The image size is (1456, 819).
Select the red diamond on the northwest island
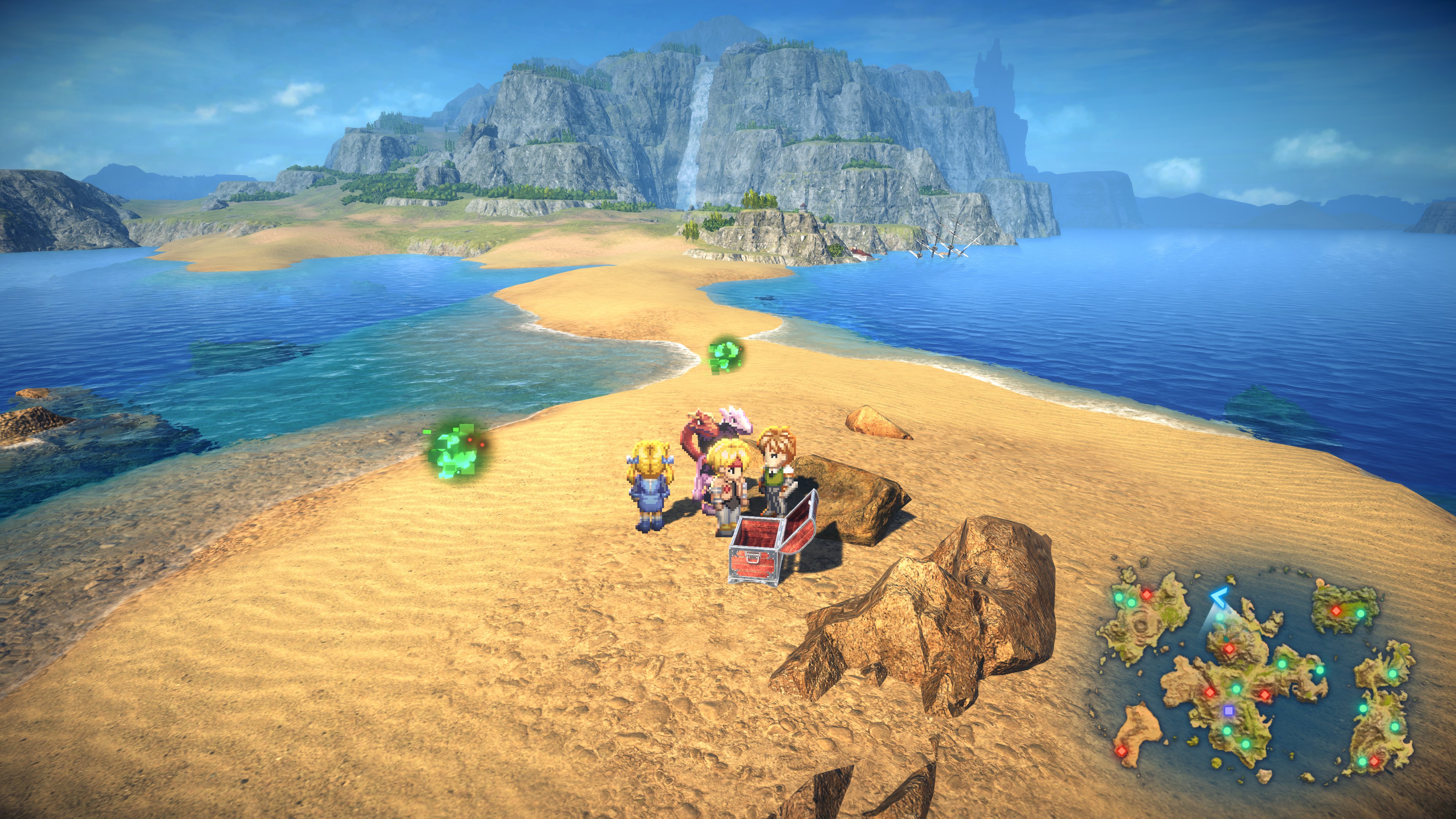point(1147,594)
